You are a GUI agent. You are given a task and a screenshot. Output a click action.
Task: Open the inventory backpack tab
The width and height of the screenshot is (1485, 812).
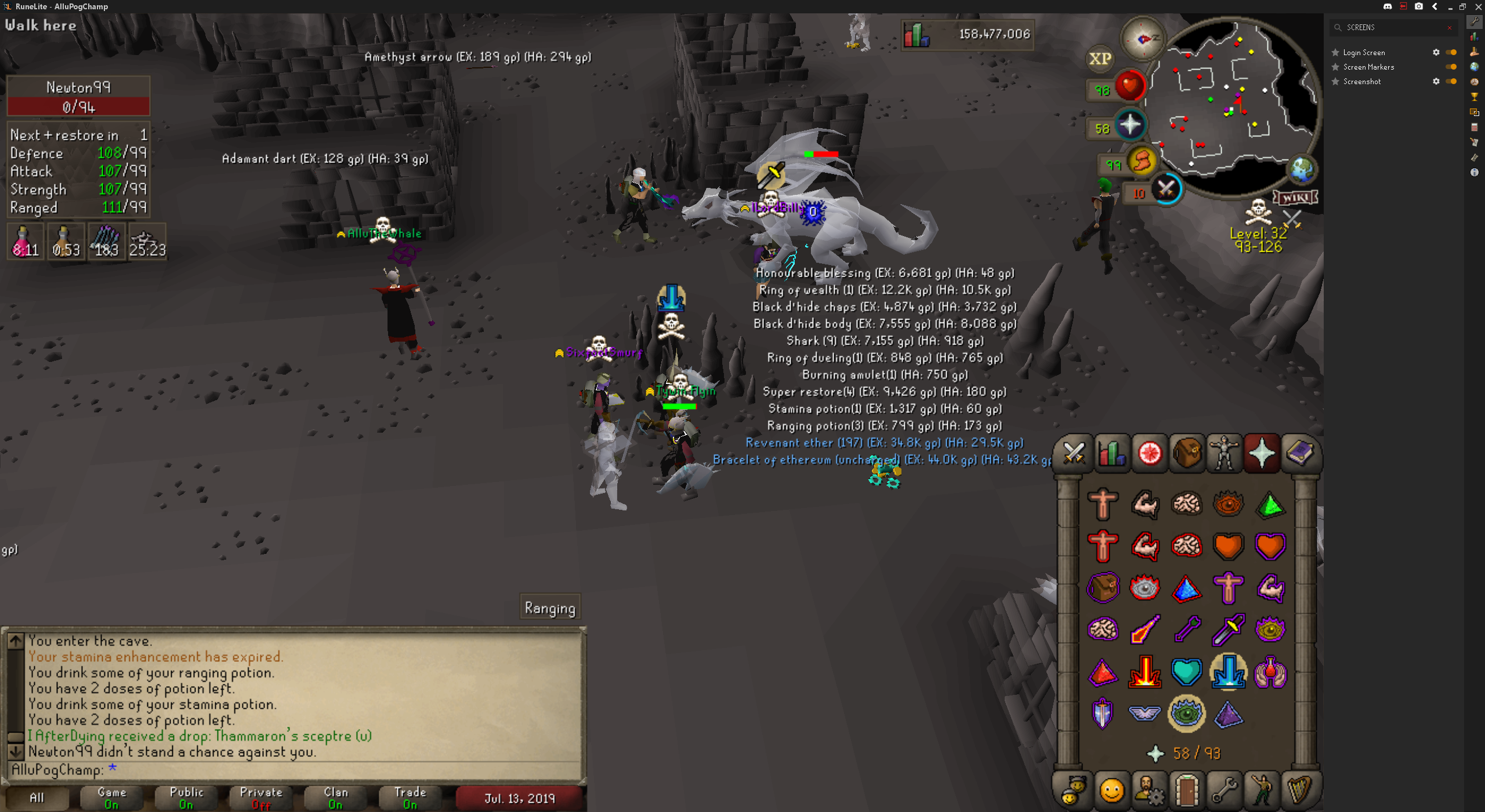point(1186,453)
